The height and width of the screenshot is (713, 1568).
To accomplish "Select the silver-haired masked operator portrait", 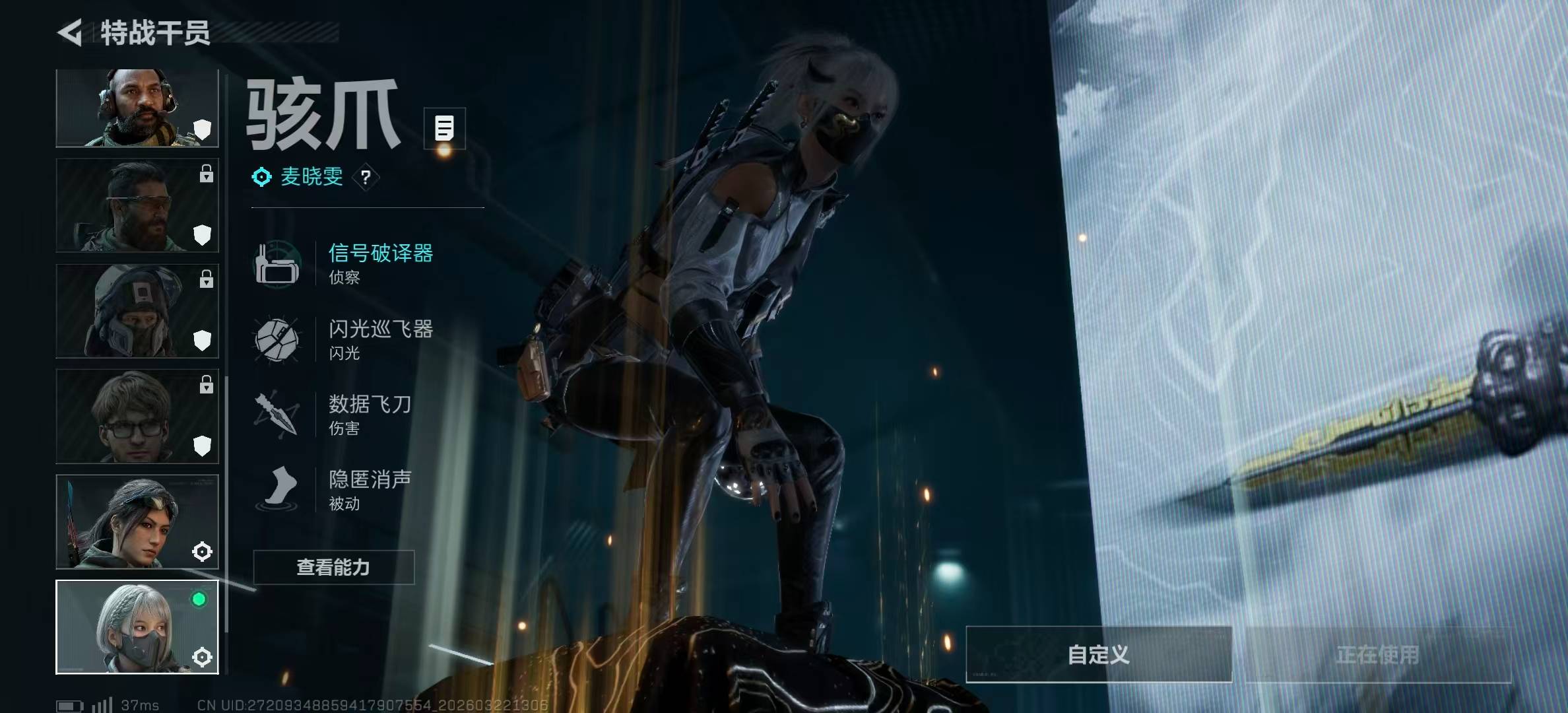I will (137, 627).
